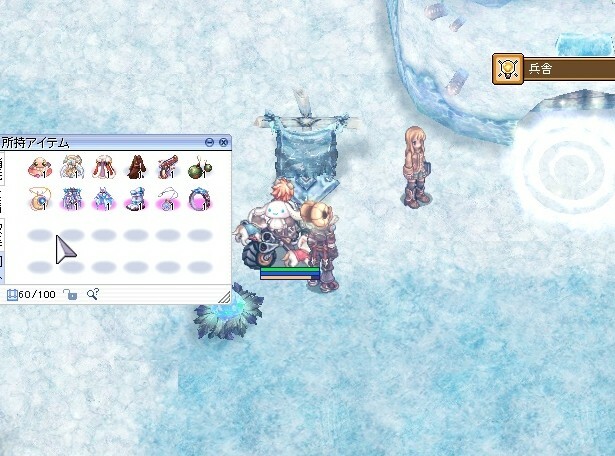The width and height of the screenshot is (615, 456).
Task: Select the green orb earrings item
Action: (x=199, y=167)
